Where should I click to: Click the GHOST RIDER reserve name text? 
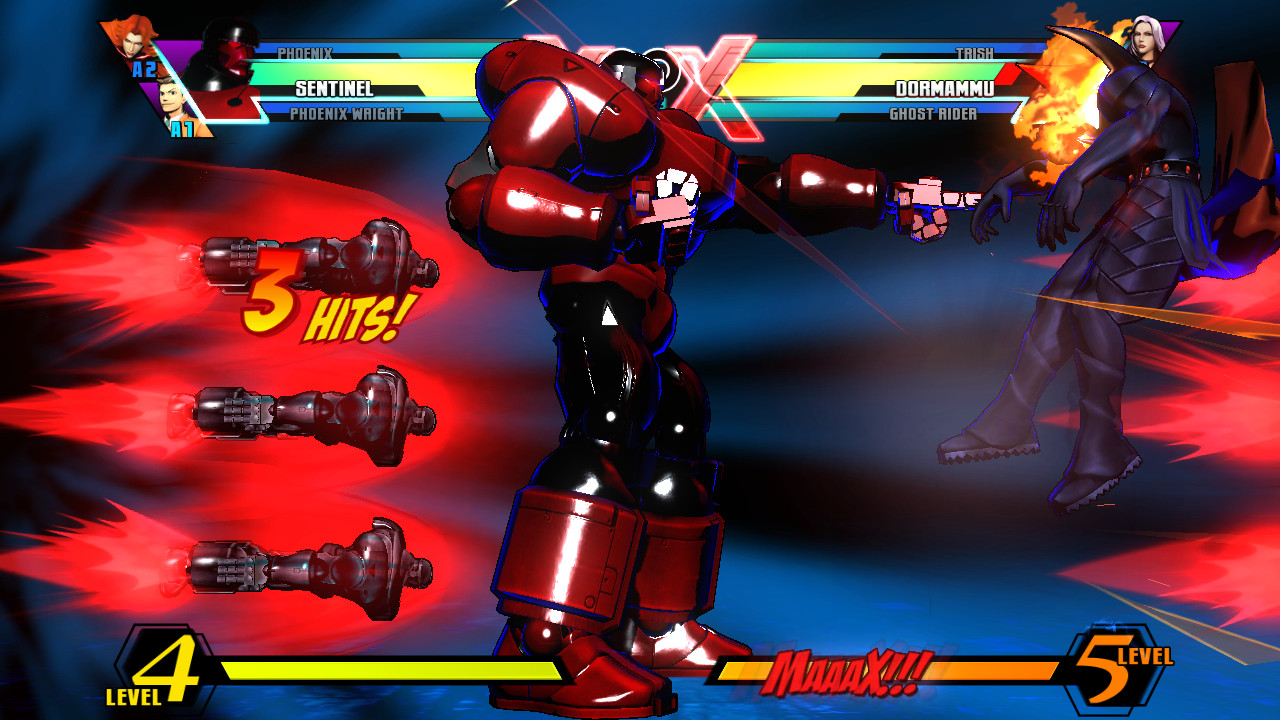click(x=935, y=113)
